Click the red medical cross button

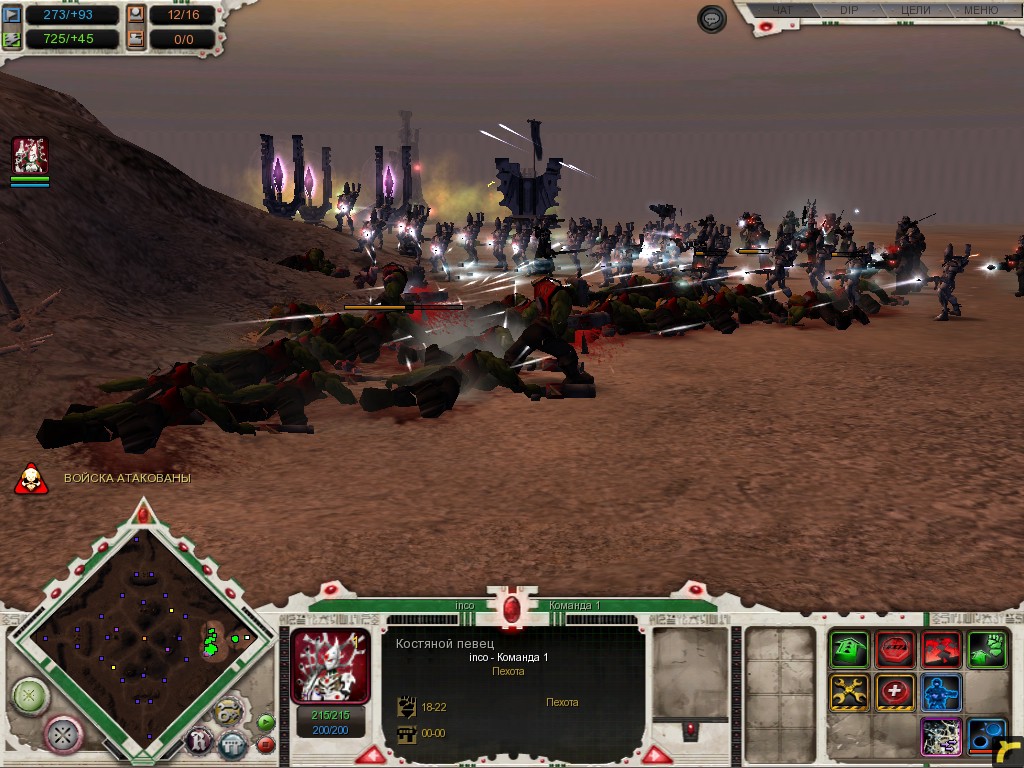(x=895, y=692)
